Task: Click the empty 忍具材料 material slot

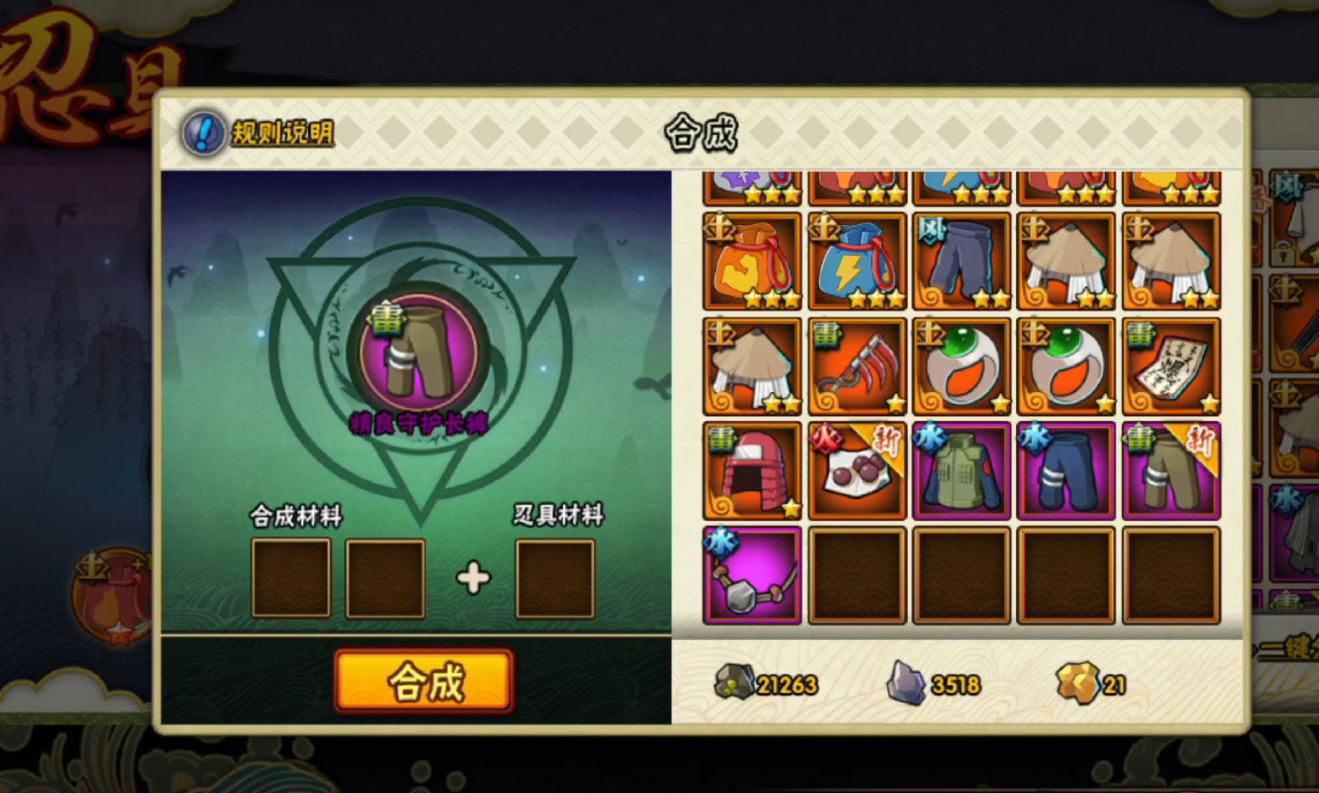Action: 555,578
